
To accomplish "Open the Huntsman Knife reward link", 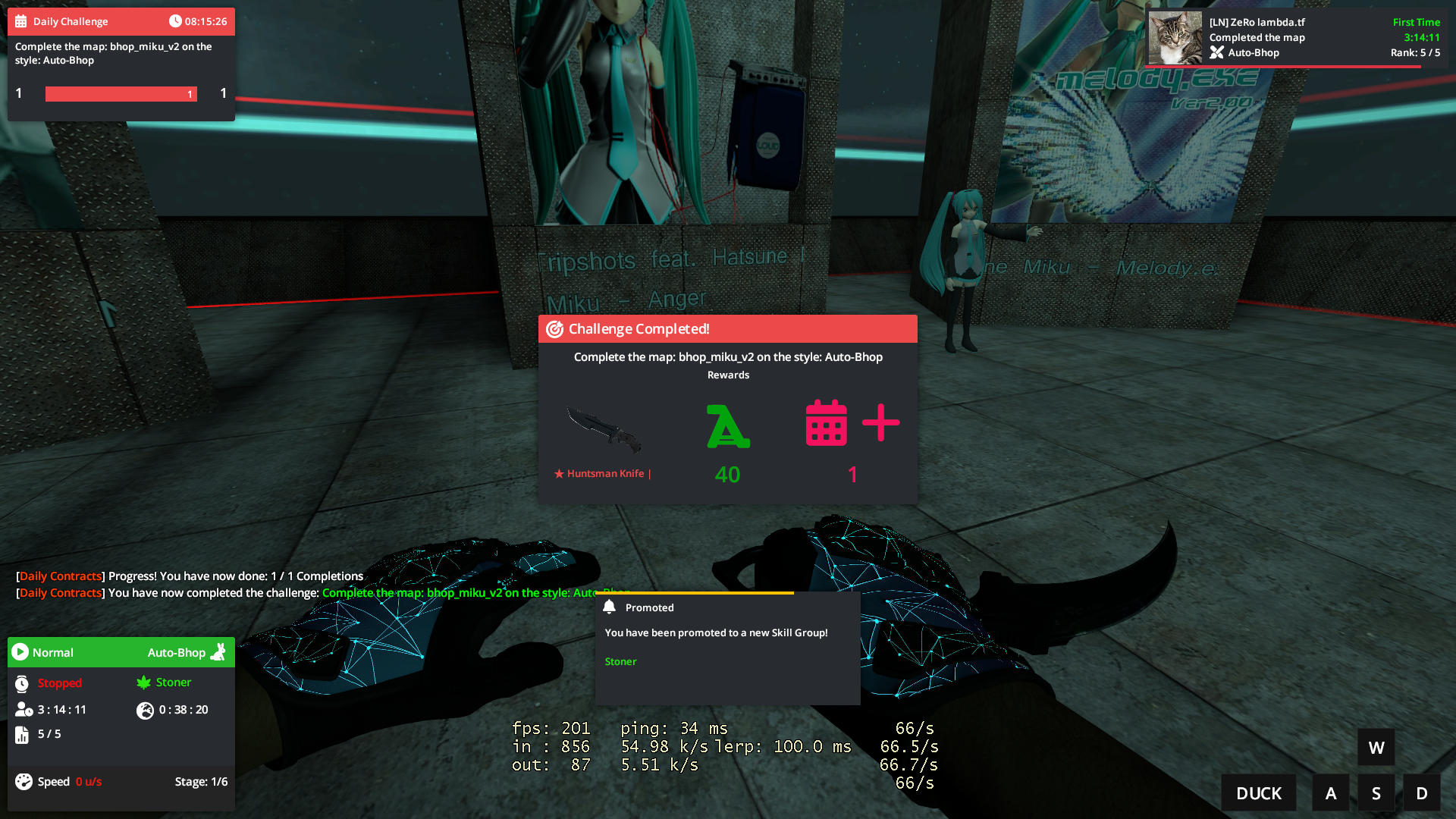I will click(603, 473).
